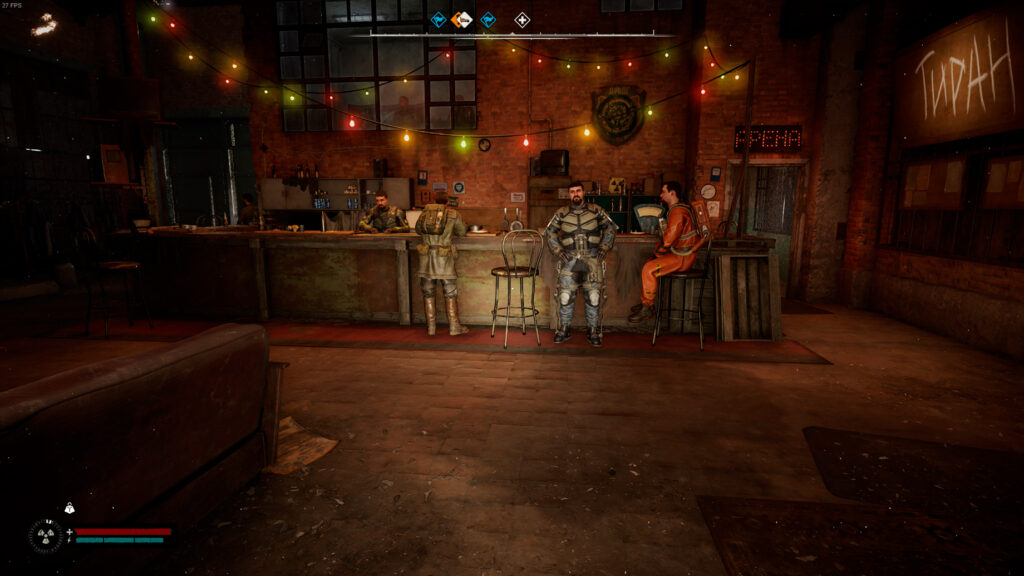Click the radiation trefoil gauge
Viewport: 1024px width, 576px height.
click(x=45, y=535)
